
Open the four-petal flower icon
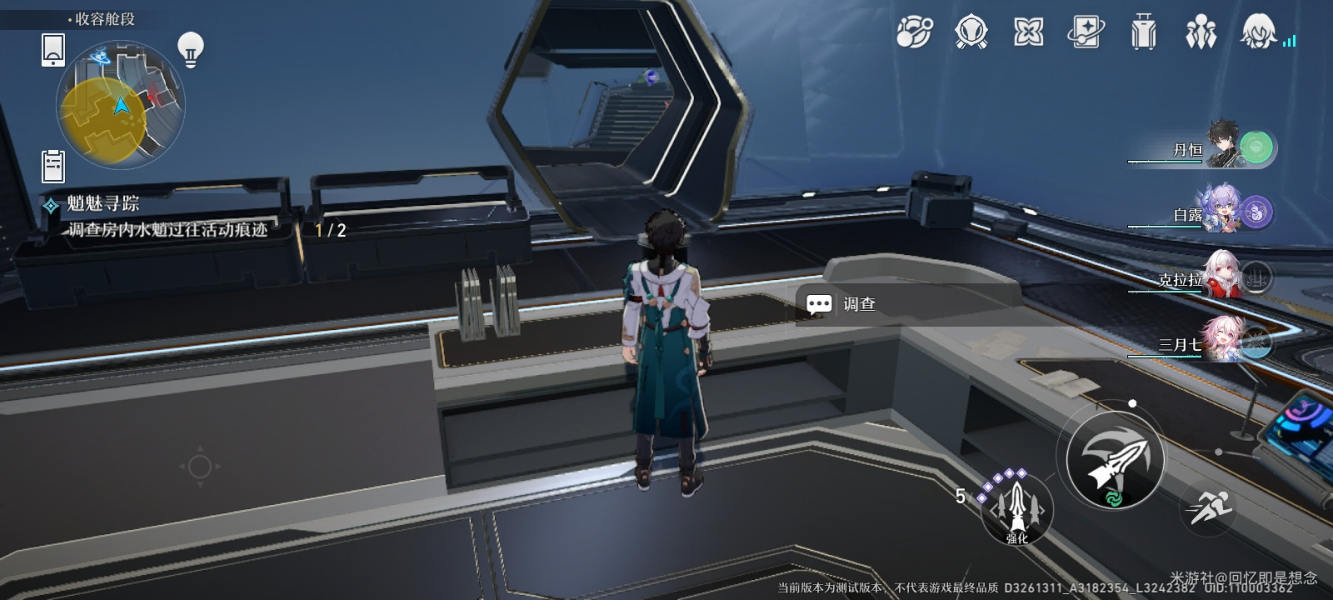click(1028, 33)
